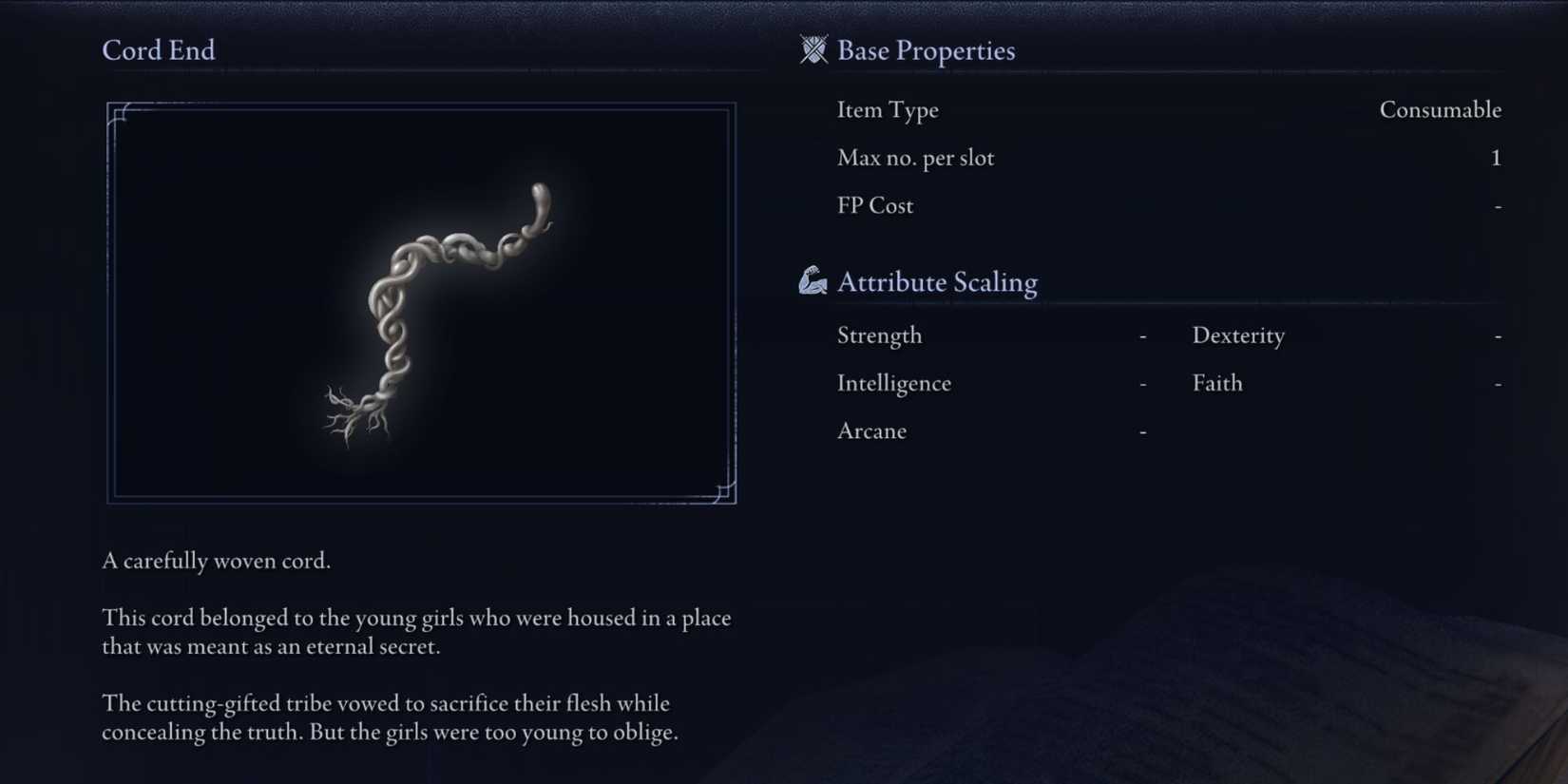Select the flexing arm Attribute Scaling icon
The width and height of the screenshot is (1568, 784).
(x=812, y=280)
